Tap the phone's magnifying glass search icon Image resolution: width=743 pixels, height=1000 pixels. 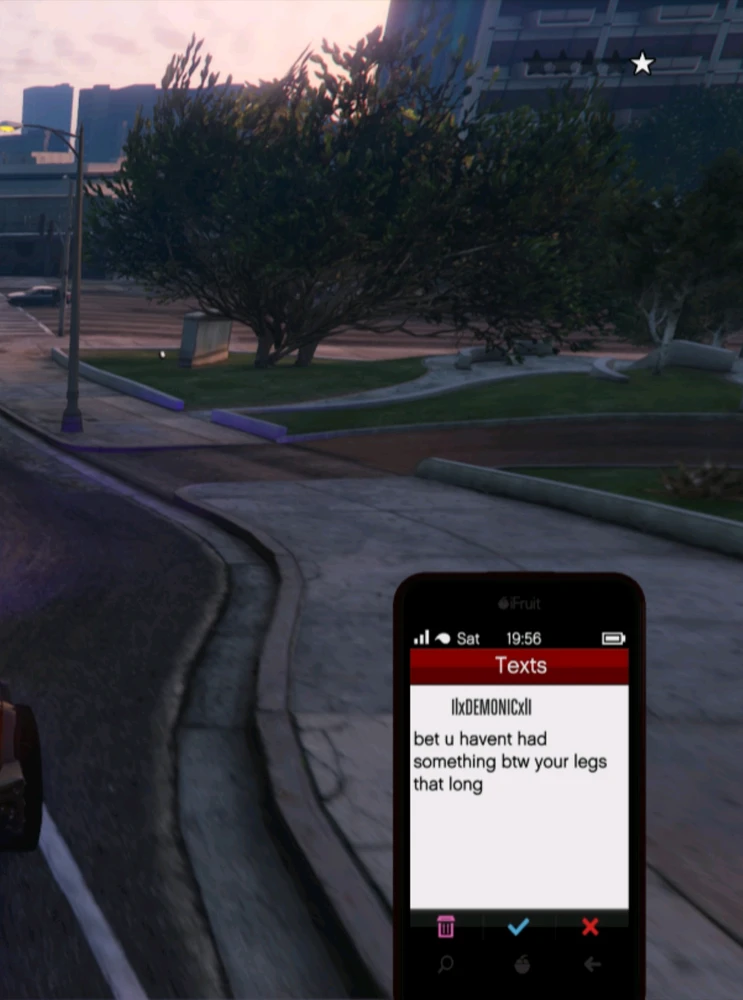point(446,965)
